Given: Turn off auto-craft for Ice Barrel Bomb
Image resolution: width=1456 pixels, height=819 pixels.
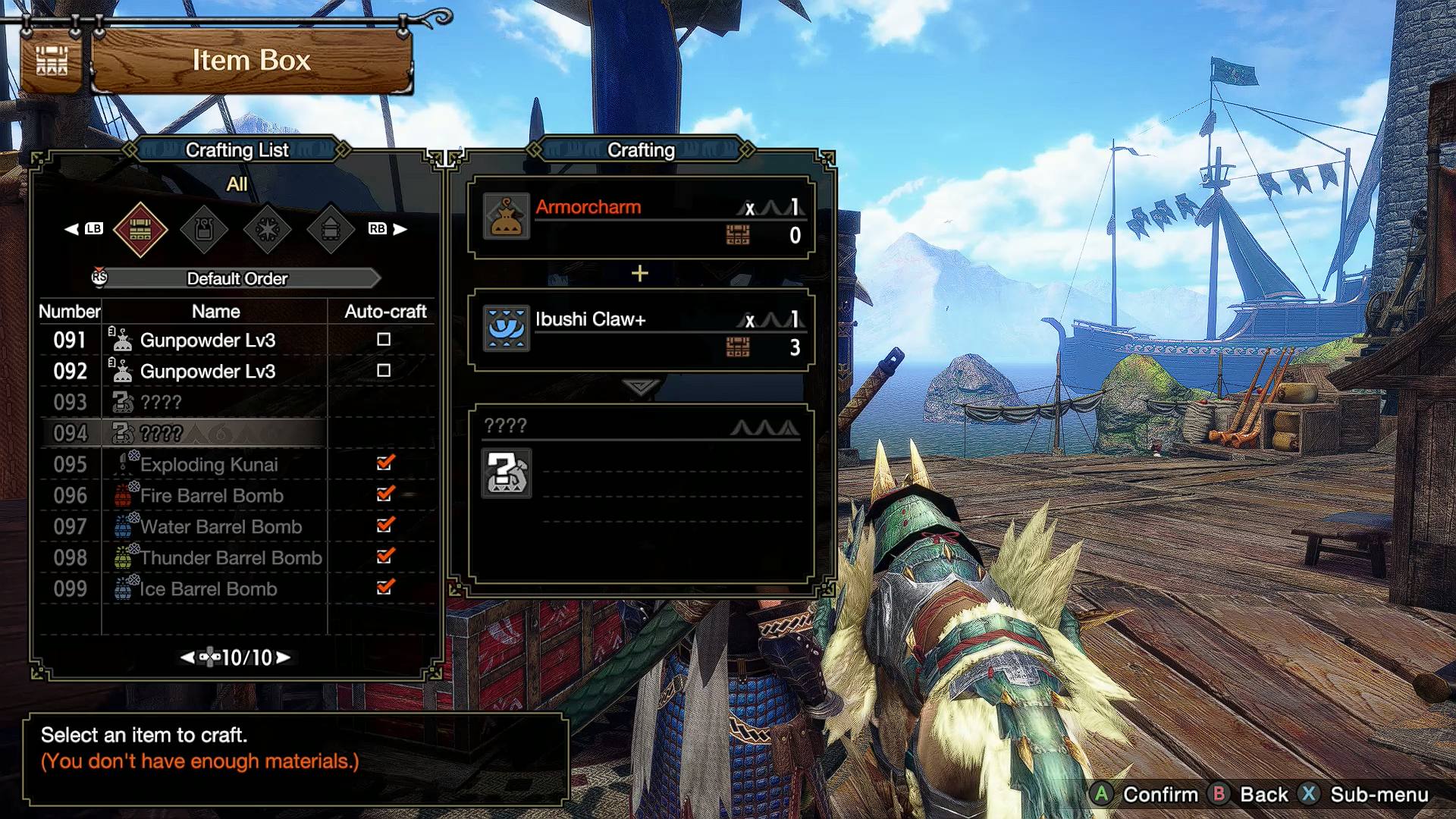Looking at the screenshot, I should click(x=385, y=588).
